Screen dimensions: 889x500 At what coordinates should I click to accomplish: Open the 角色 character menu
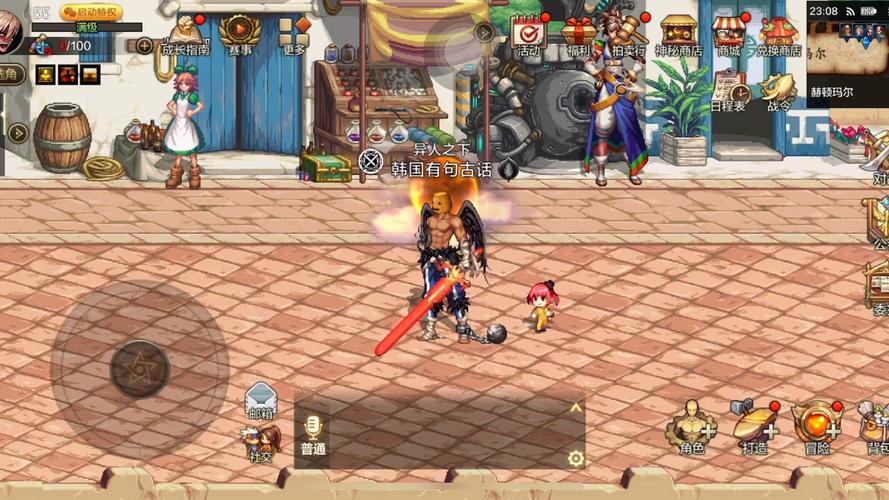[x=691, y=429]
